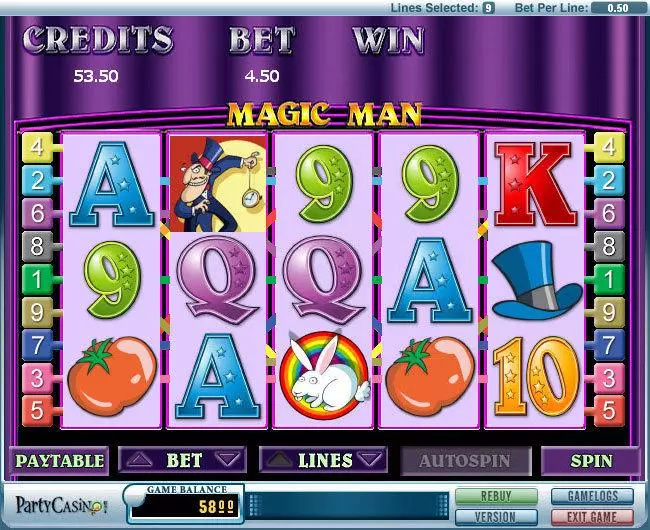This screenshot has height=530, width=650.
Task: Increase paylines with the LINES up arrow
Action: click(x=279, y=461)
